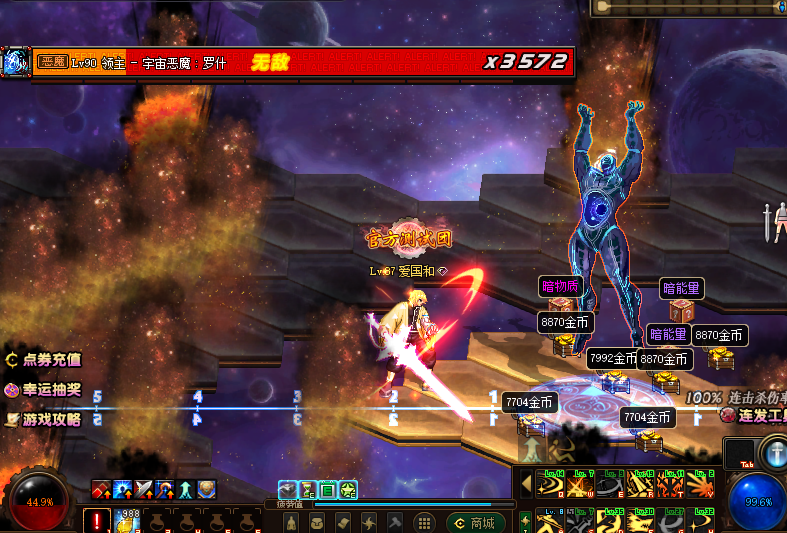Viewport: 787px width, 533px height.
Task: Activate the Lv.35 dragon skill icon
Action: [610, 522]
